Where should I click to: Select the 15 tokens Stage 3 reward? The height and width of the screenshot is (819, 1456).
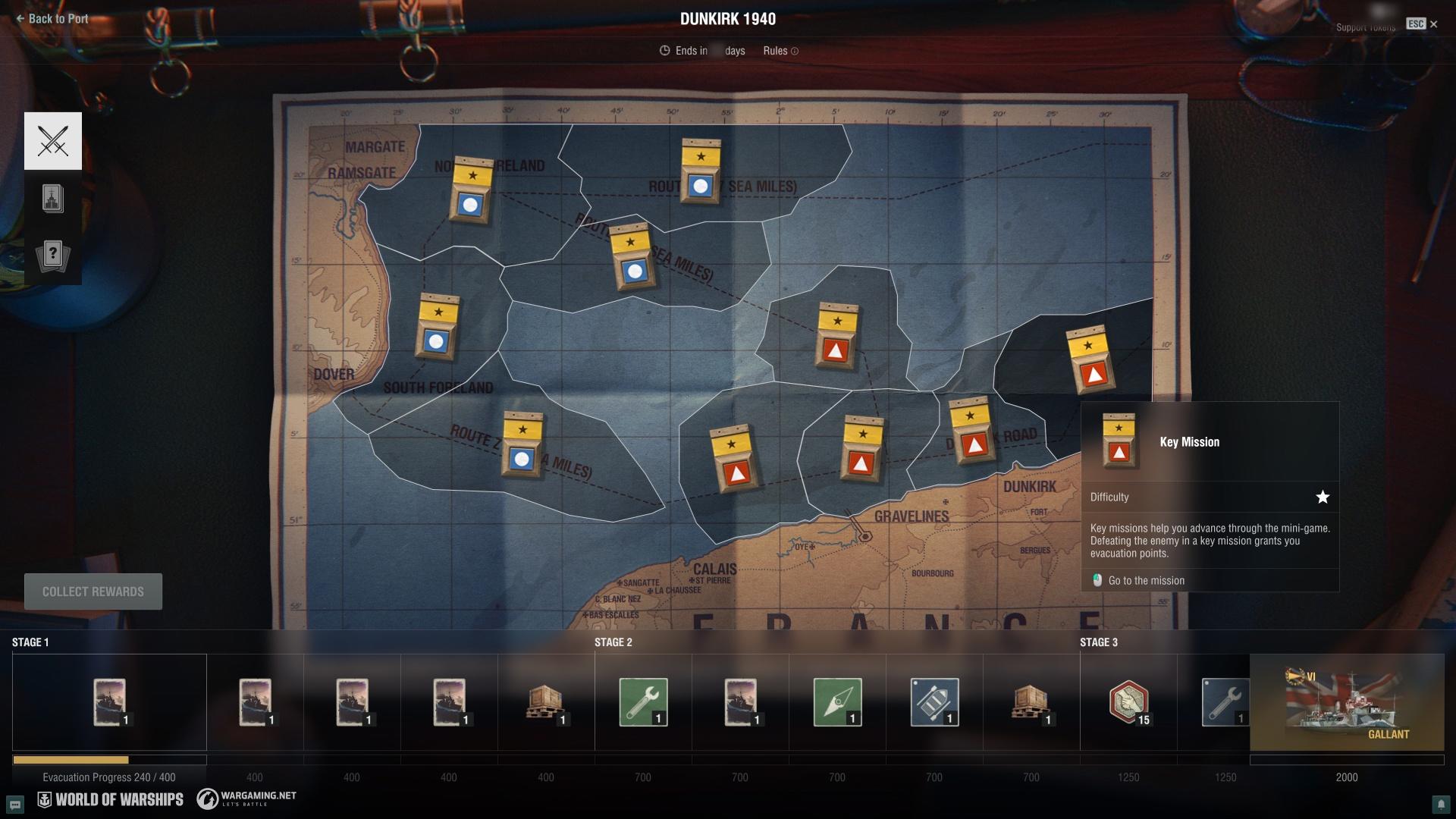click(x=1128, y=702)
